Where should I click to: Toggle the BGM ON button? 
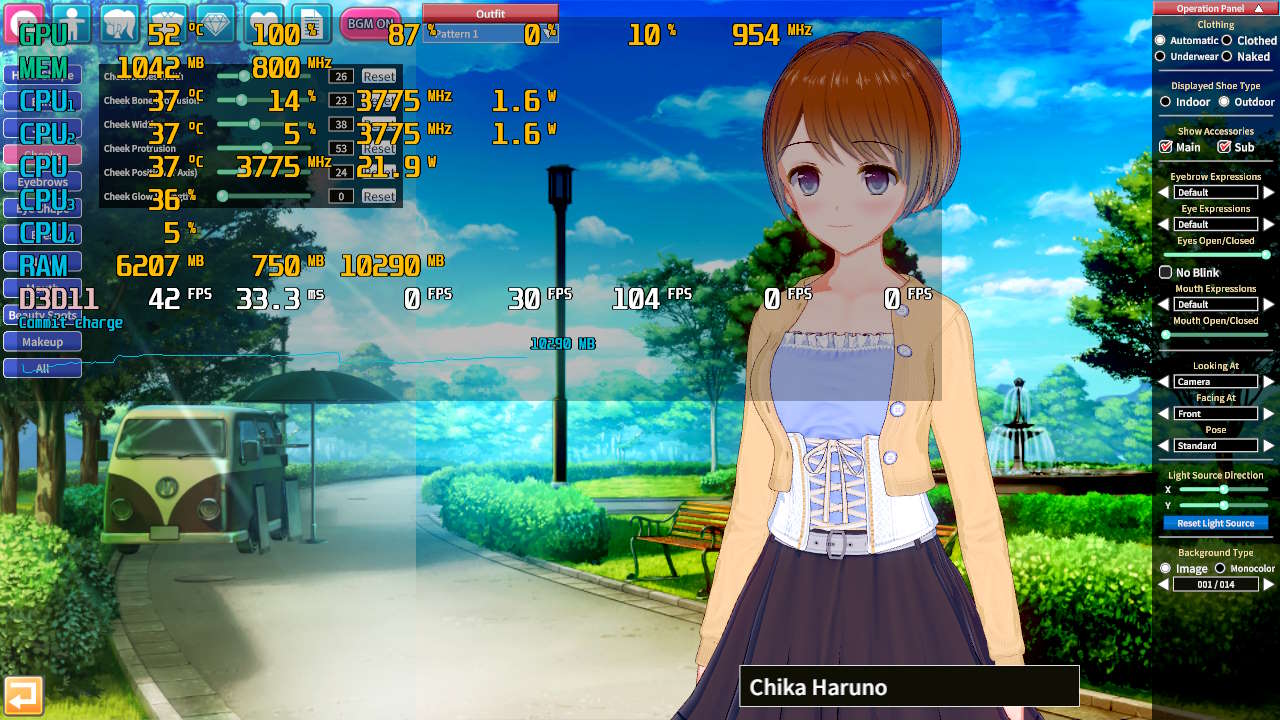click(370, 23)
